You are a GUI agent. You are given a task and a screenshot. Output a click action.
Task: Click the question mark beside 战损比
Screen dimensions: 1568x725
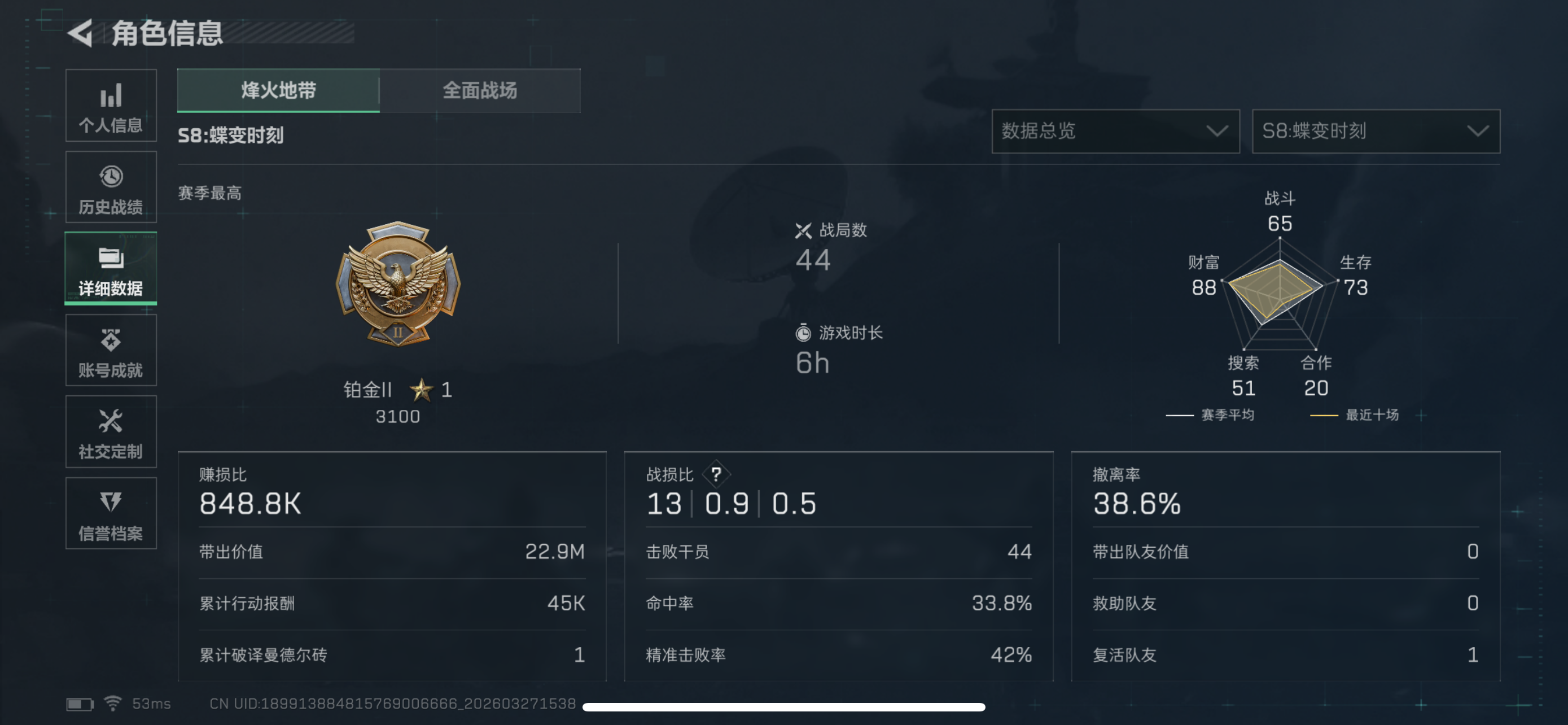(715, 474)
